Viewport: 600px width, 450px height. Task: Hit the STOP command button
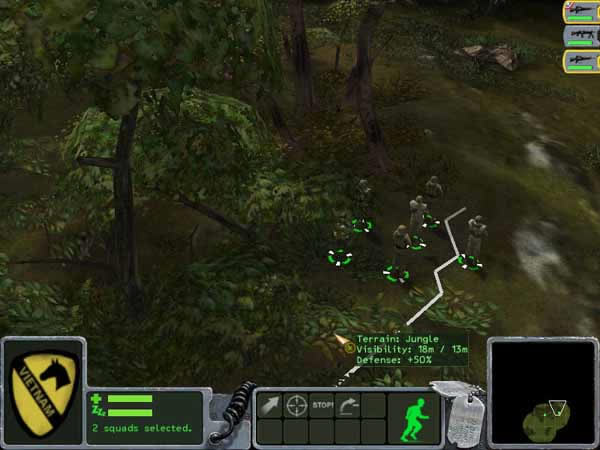tap(322, 406)
